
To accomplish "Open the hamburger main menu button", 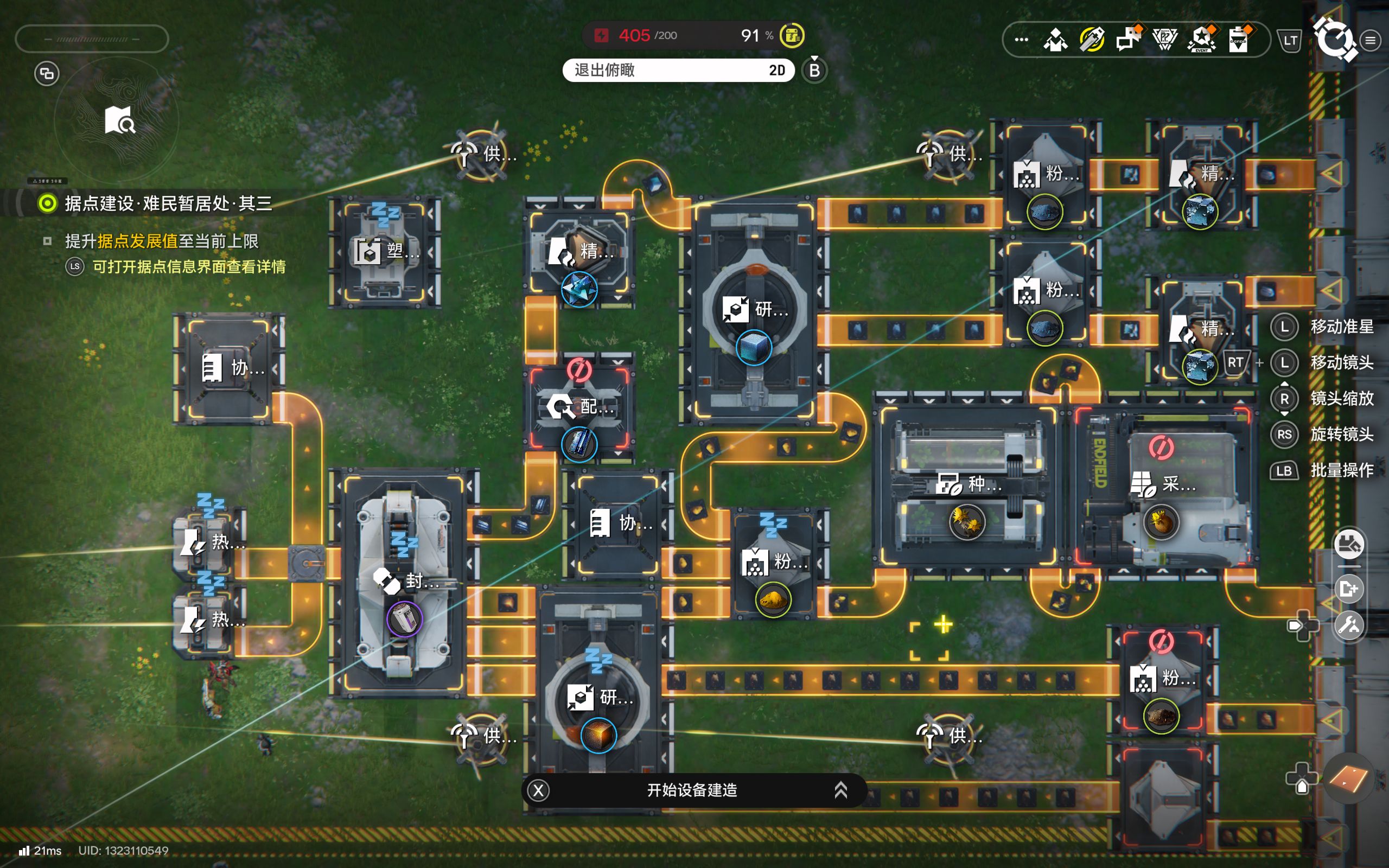I will 1371,40.
